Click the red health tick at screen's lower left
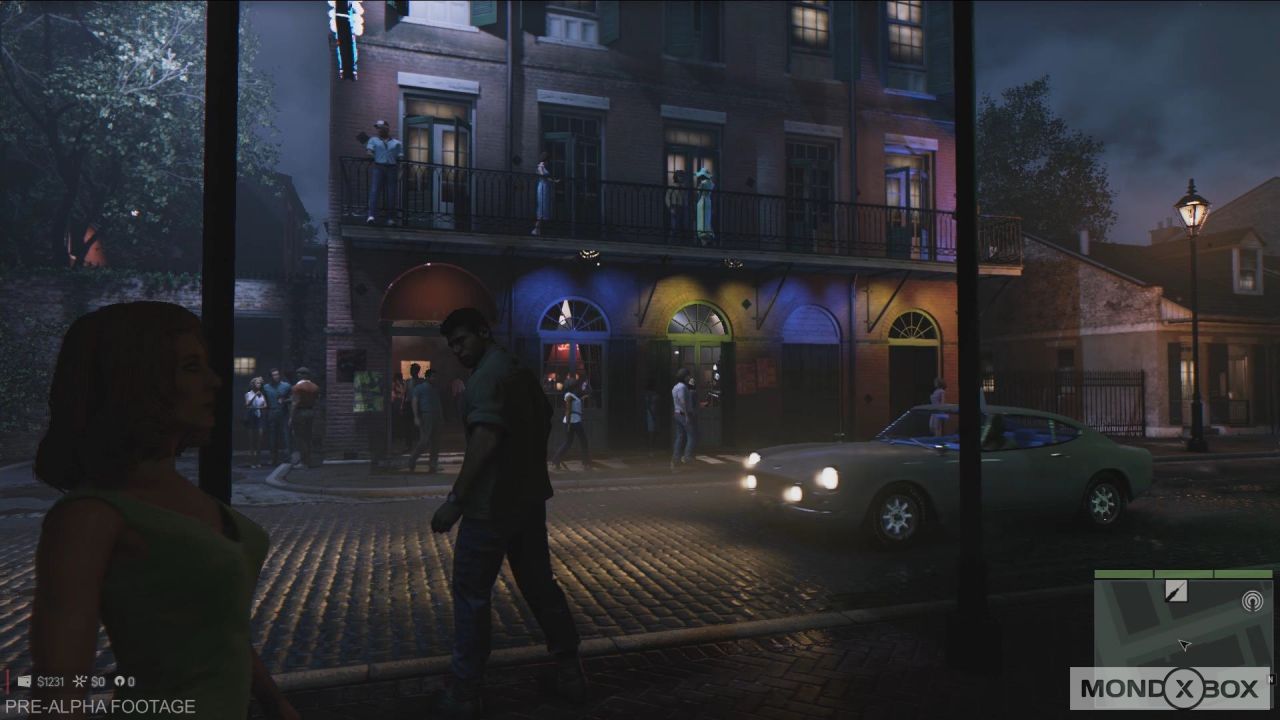Screen dimensions: 1280x720 click(x=7, y=679)
